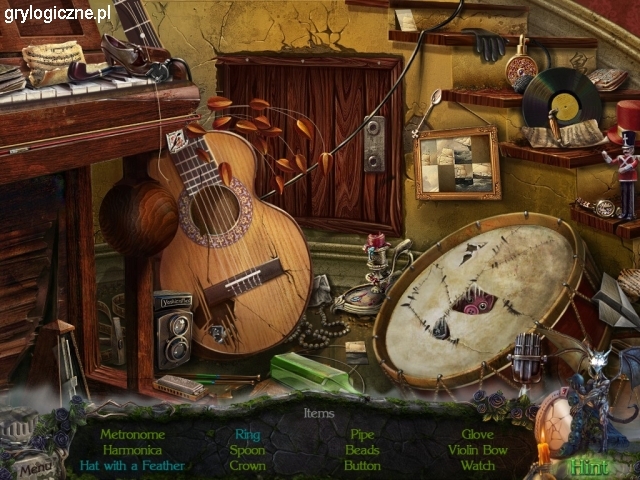Use the green Hint button
This screenshot has width=640, height=480.
click(x=590, y=465)
